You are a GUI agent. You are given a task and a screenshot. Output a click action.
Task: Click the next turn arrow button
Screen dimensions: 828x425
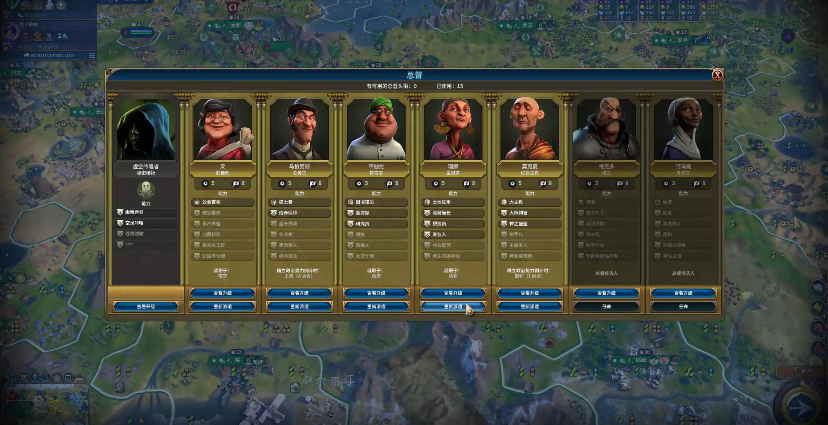[x=800, y=404]
